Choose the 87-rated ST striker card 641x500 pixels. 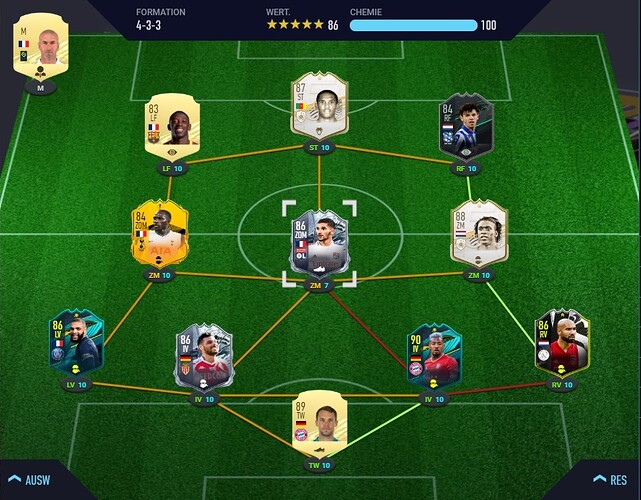(319, 106)
